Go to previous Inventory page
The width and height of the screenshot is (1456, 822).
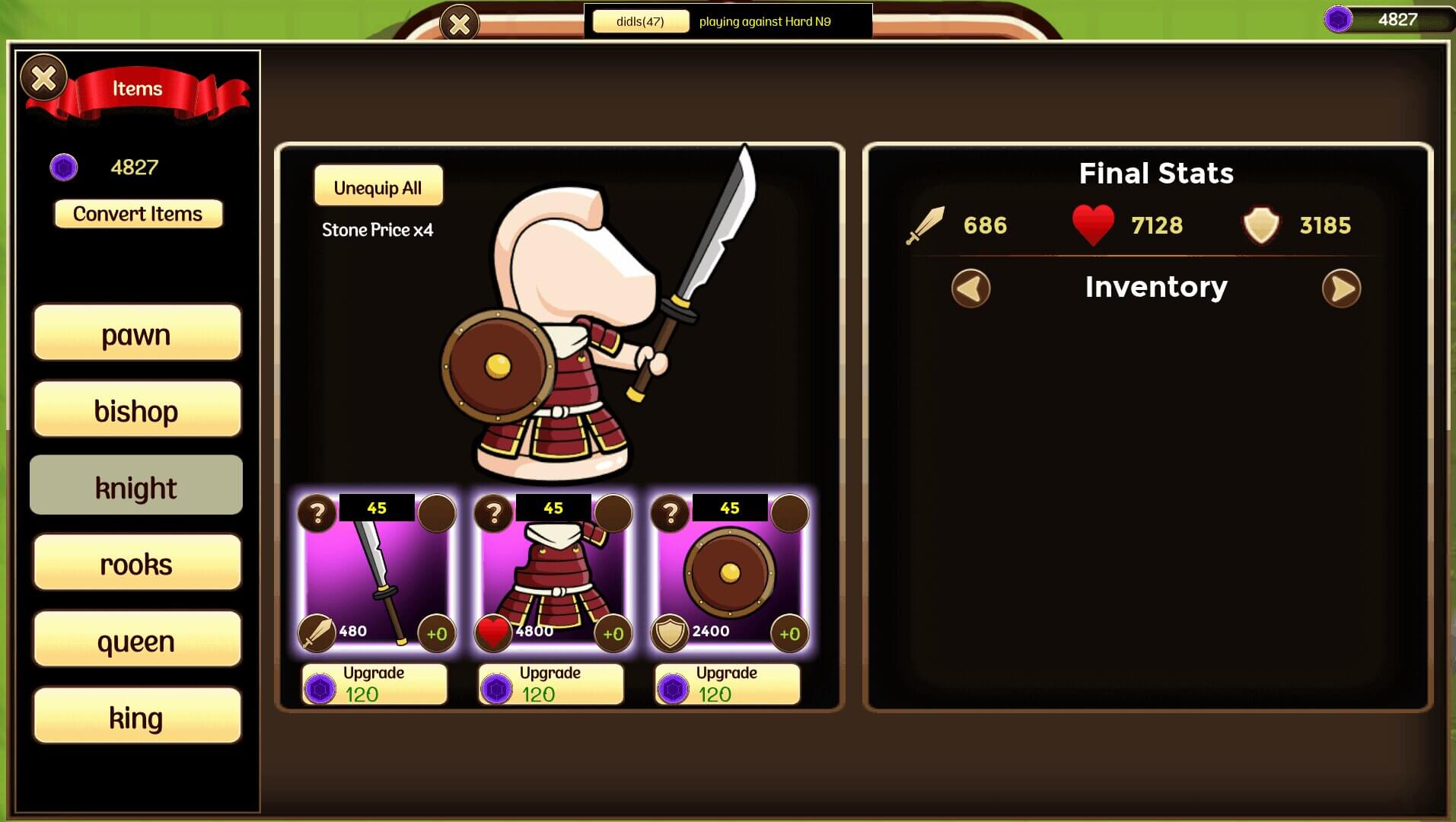coord(970,288)
